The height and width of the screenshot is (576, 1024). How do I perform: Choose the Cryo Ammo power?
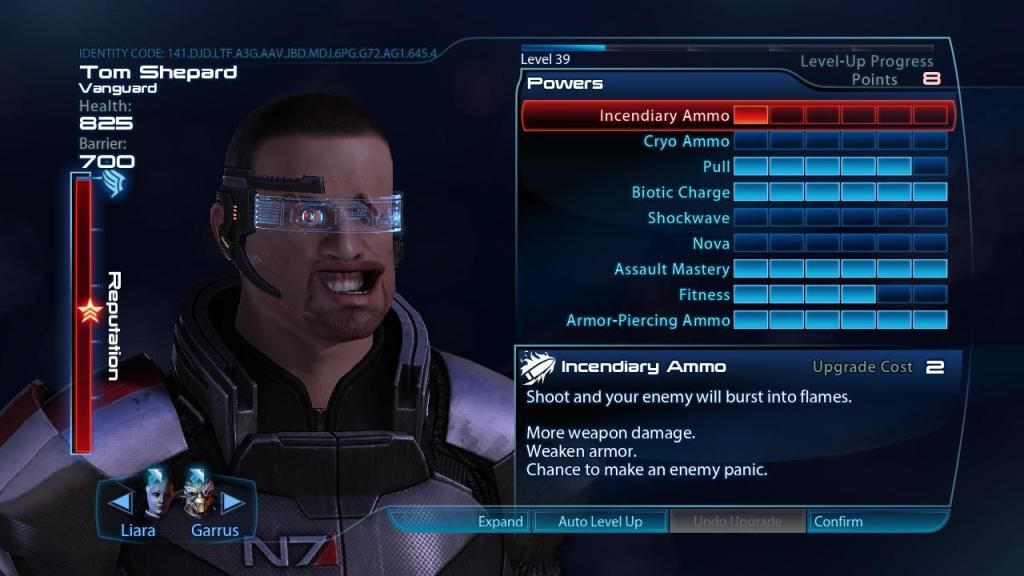686,141
